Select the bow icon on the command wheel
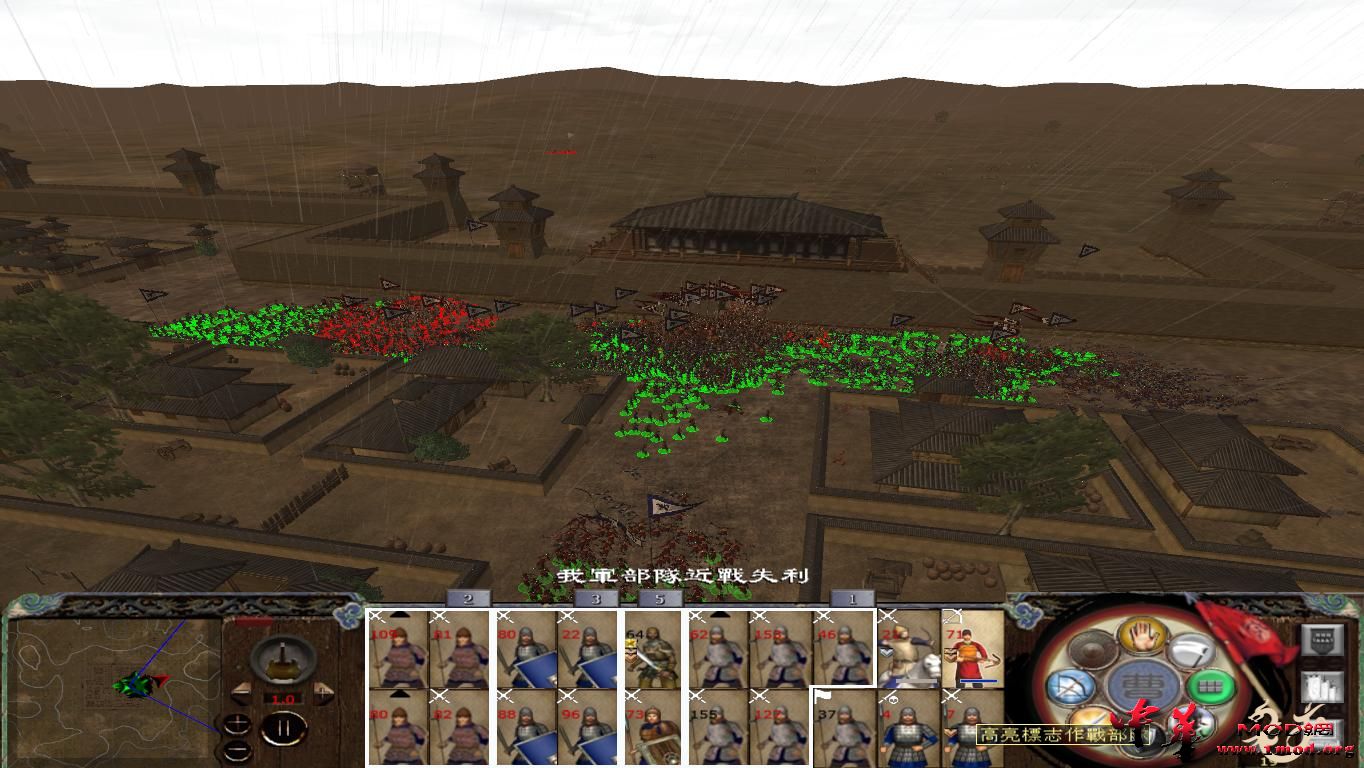 click(1073, 685)
